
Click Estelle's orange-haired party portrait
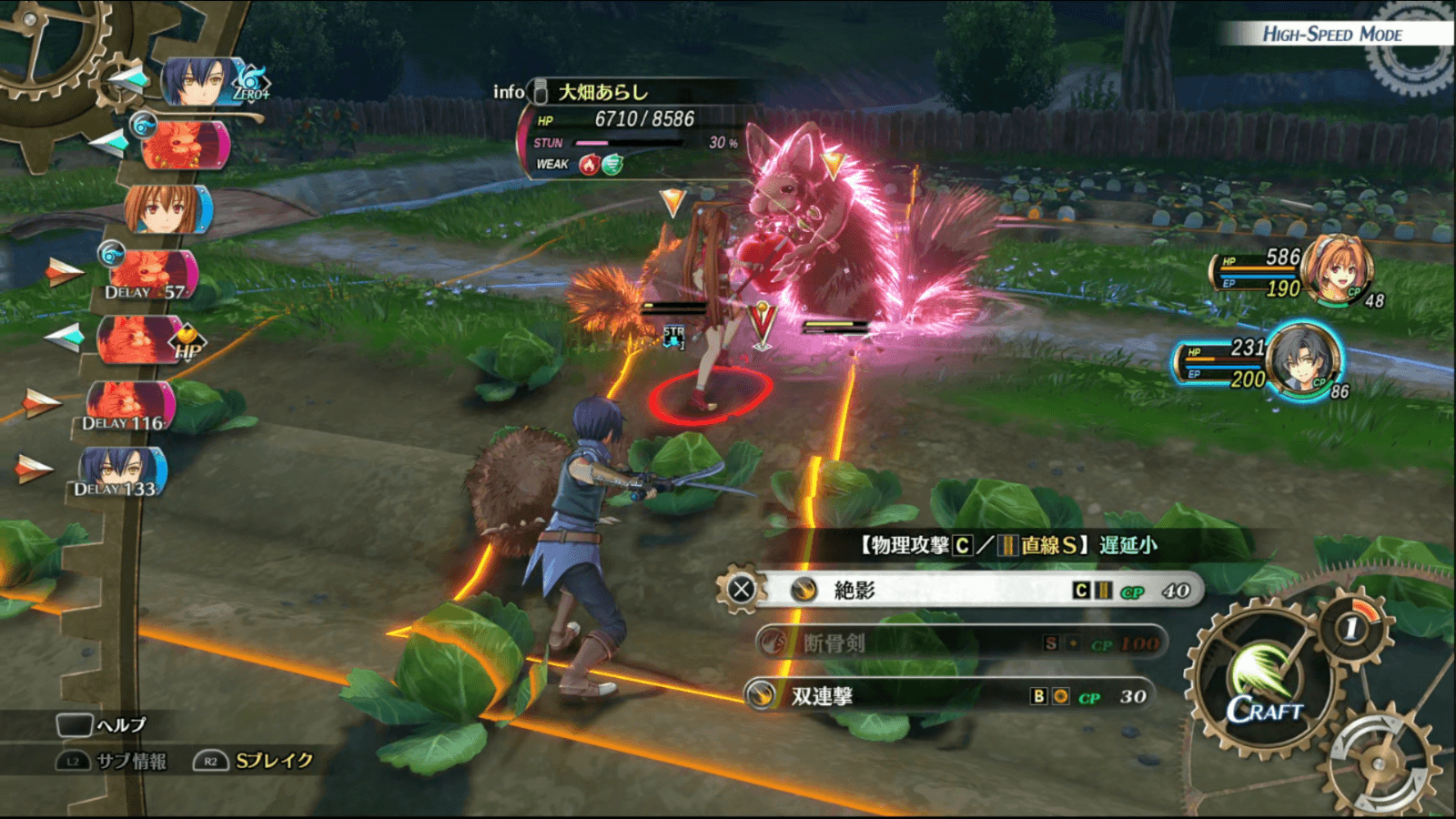tap(1336, 268)
